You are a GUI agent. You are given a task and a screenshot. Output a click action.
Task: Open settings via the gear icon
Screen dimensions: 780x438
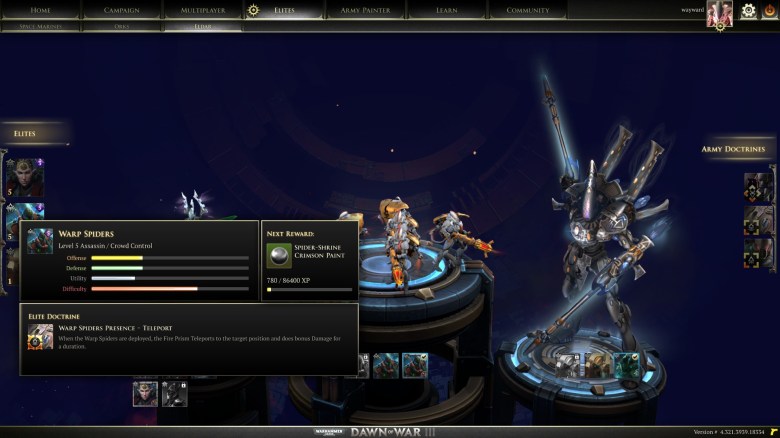[x=748, y=11]
